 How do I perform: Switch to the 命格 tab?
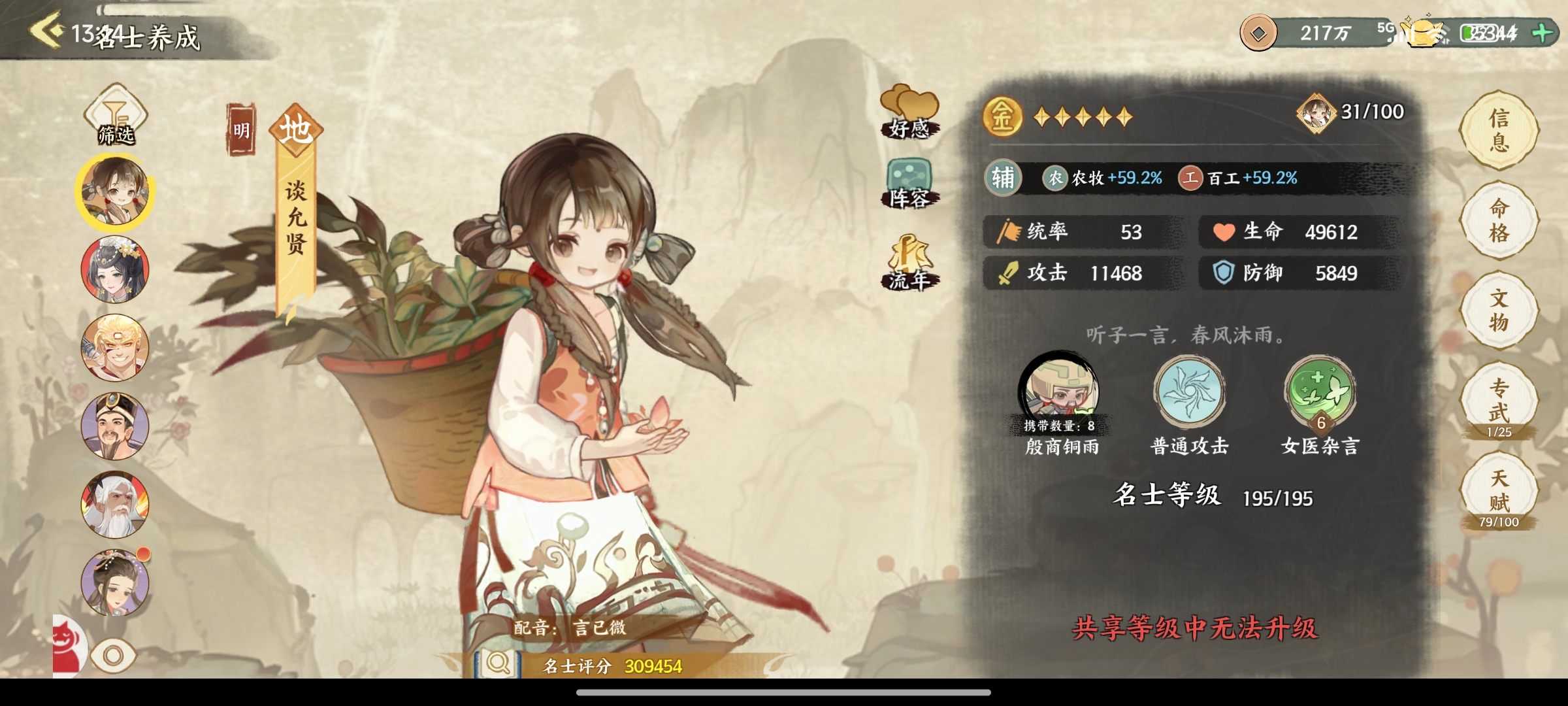point(1499,221)
